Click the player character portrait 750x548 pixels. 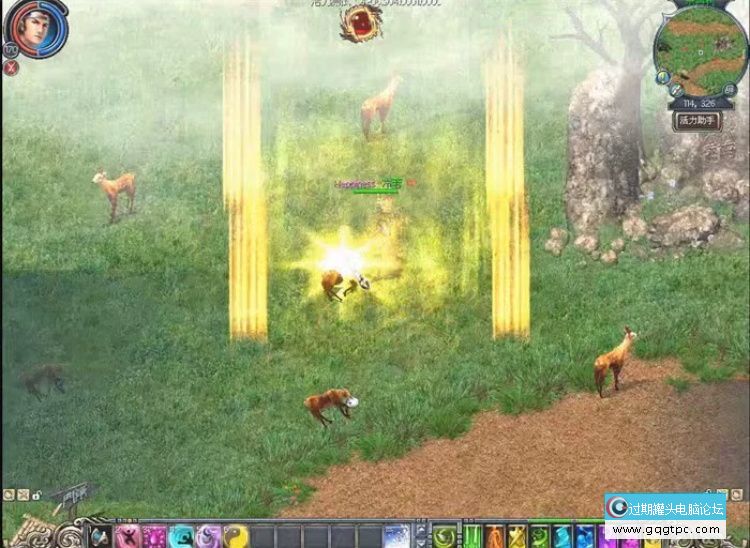37,28
